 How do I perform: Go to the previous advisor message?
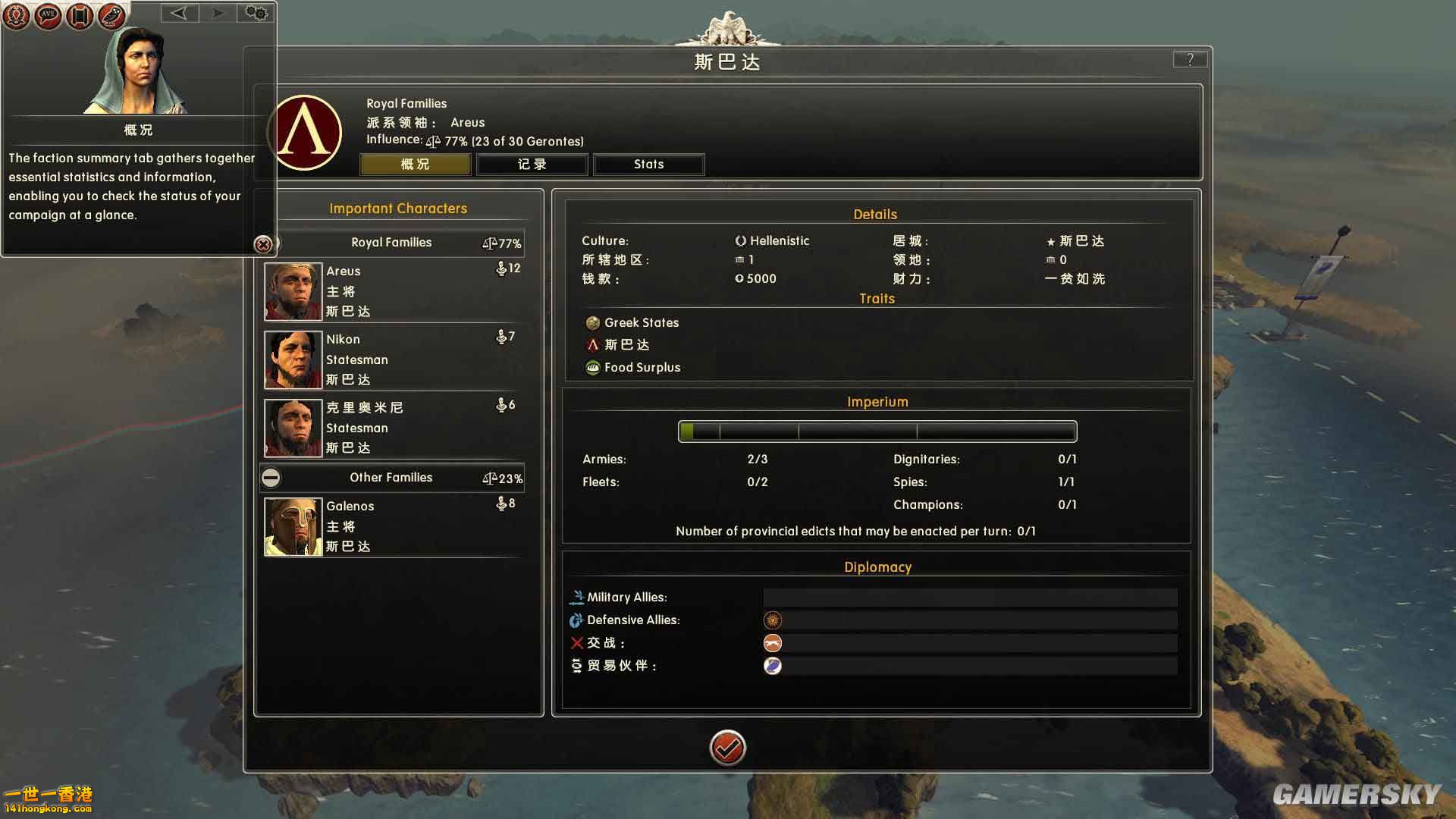click(179, 13)
